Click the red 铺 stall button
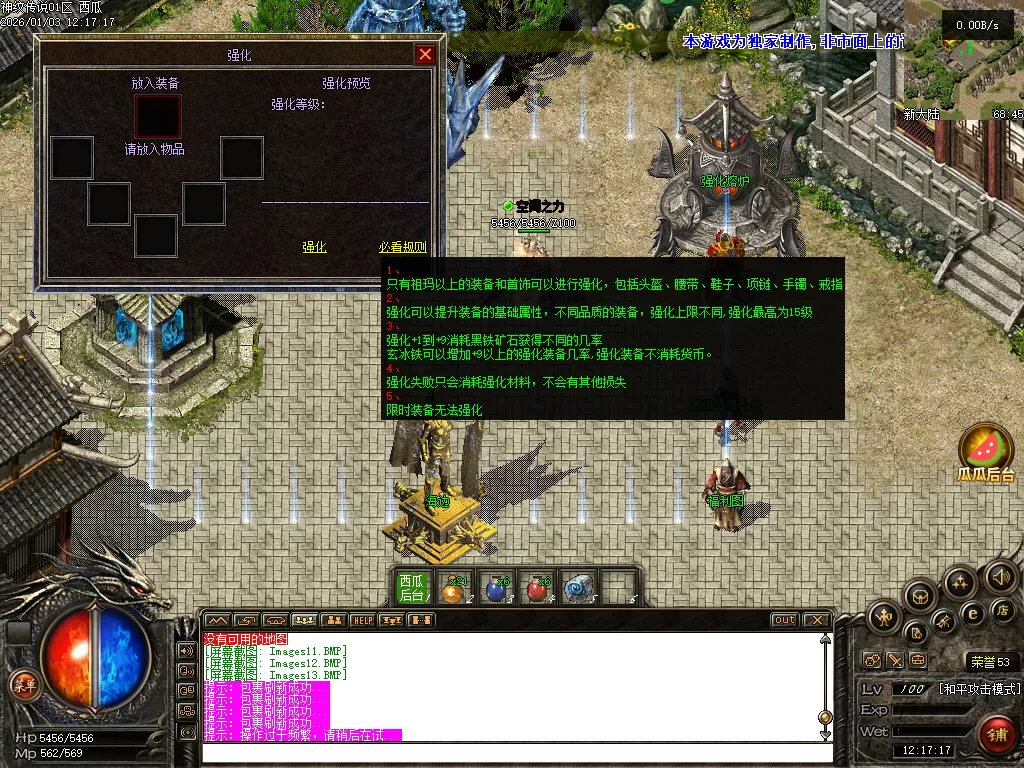The height and width of the screenshot is (768, 1024). [995, 734]
